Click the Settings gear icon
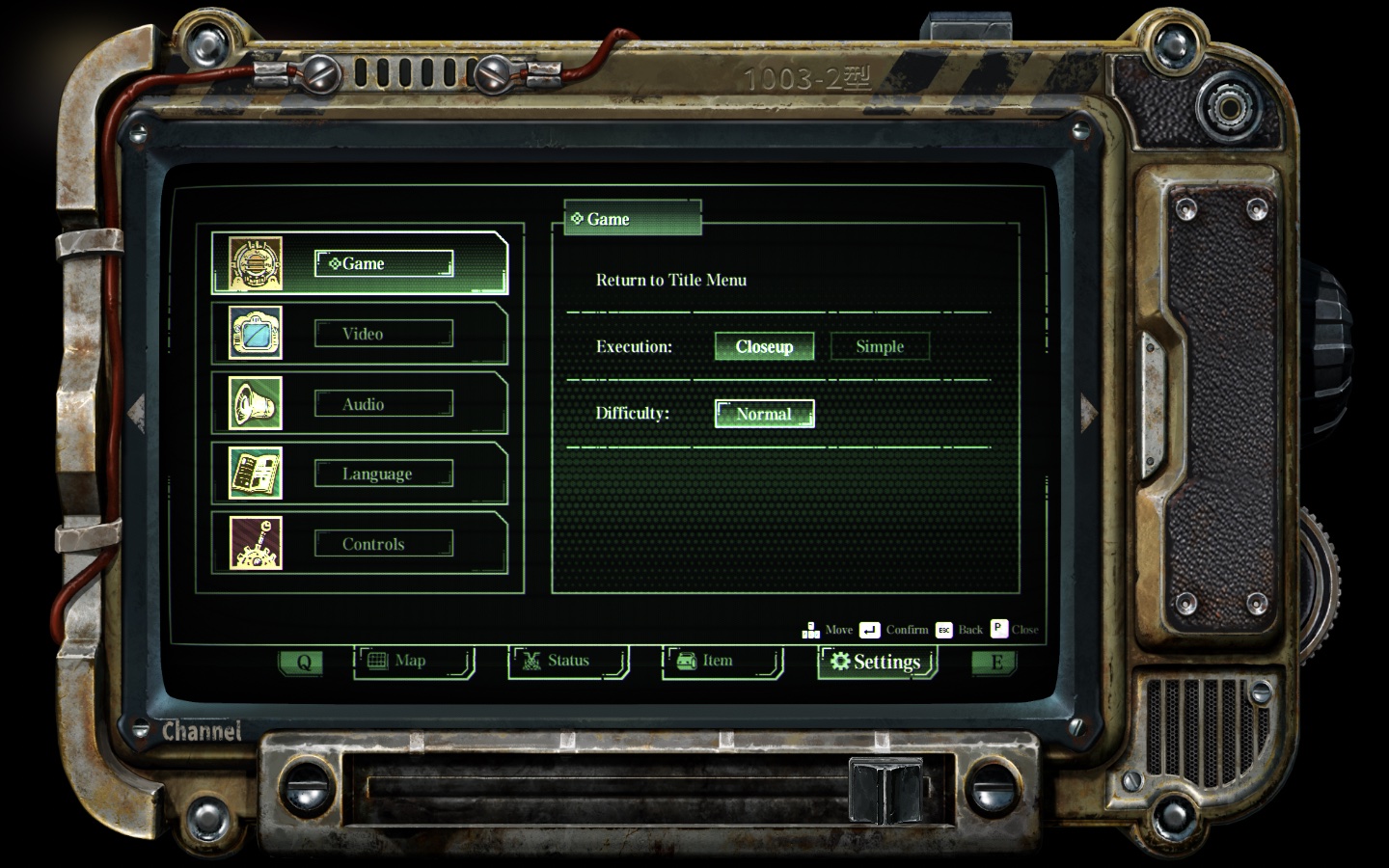Image resolution: width=1389 pixels, height=868 pixels. (838, 662)
